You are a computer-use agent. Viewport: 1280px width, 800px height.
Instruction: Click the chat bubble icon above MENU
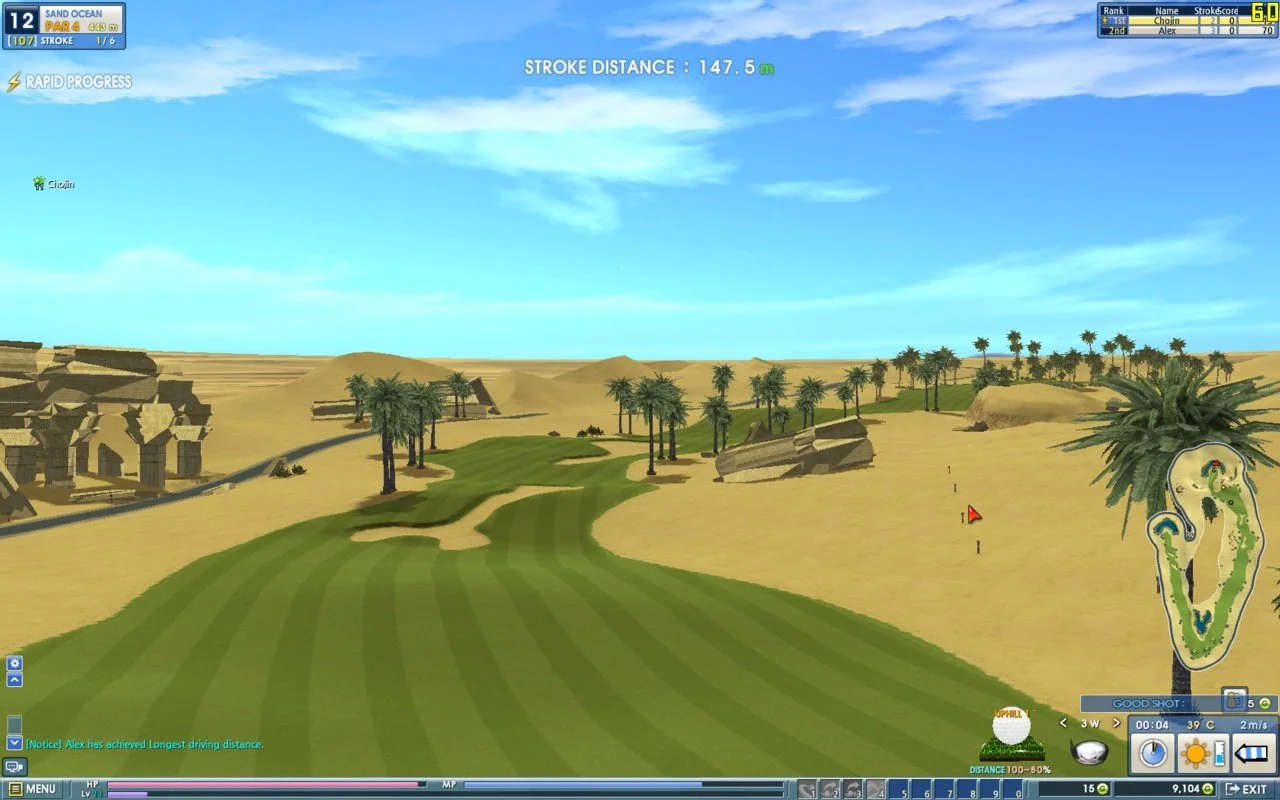click(15, 767)
